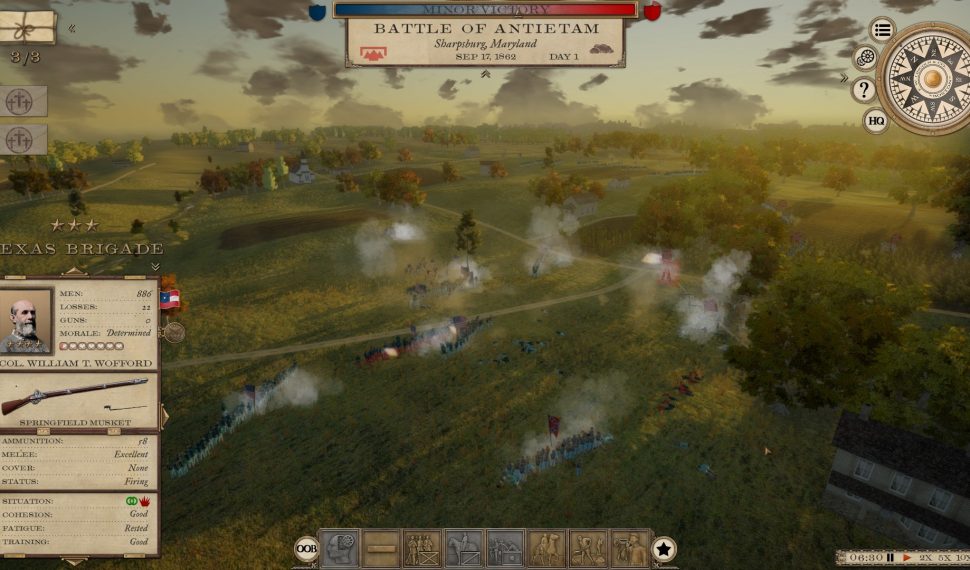Resume normal speed with play arrow

[x=907, y=557]
